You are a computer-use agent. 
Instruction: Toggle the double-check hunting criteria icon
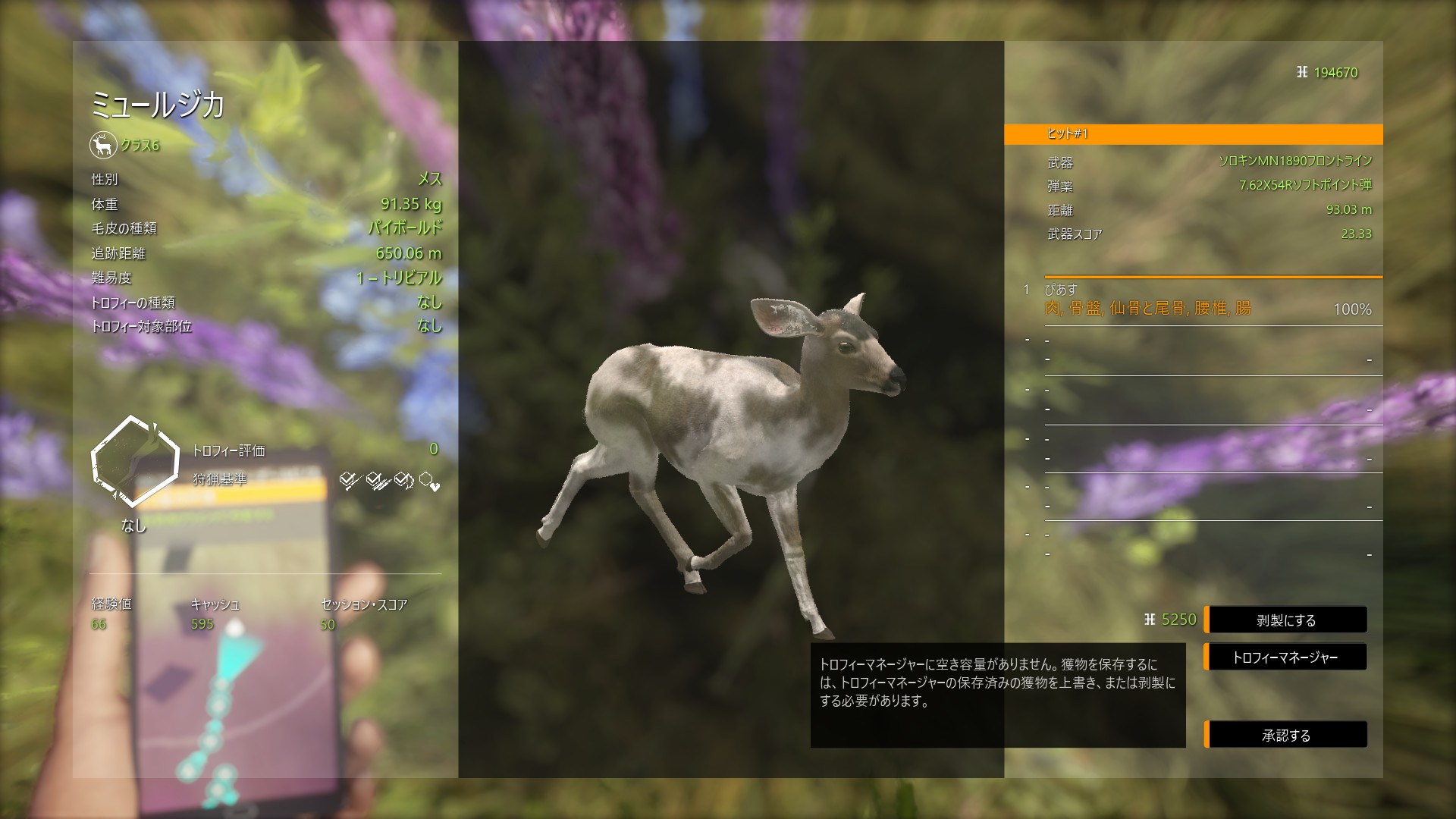pos(375,481)
